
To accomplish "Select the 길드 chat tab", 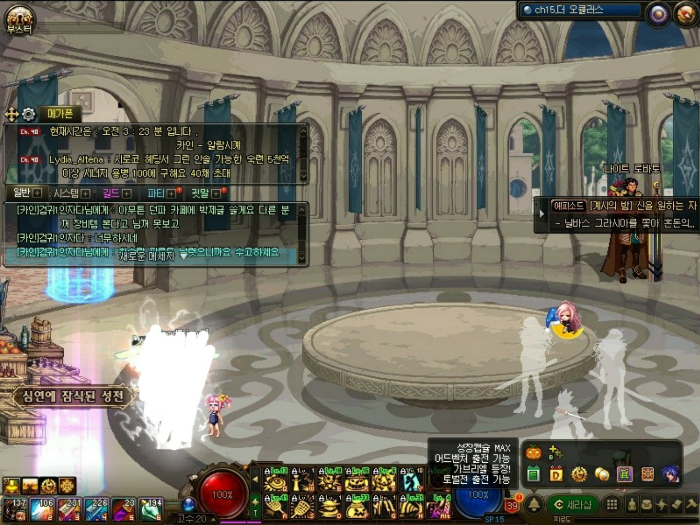I will [113, 192].
